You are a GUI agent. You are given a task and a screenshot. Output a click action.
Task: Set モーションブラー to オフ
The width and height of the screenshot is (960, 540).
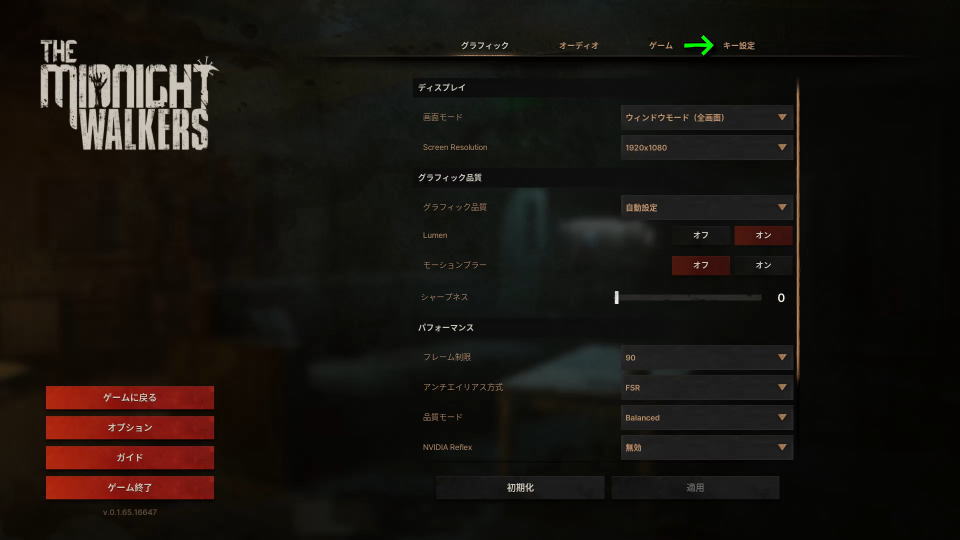coord(701,265)
